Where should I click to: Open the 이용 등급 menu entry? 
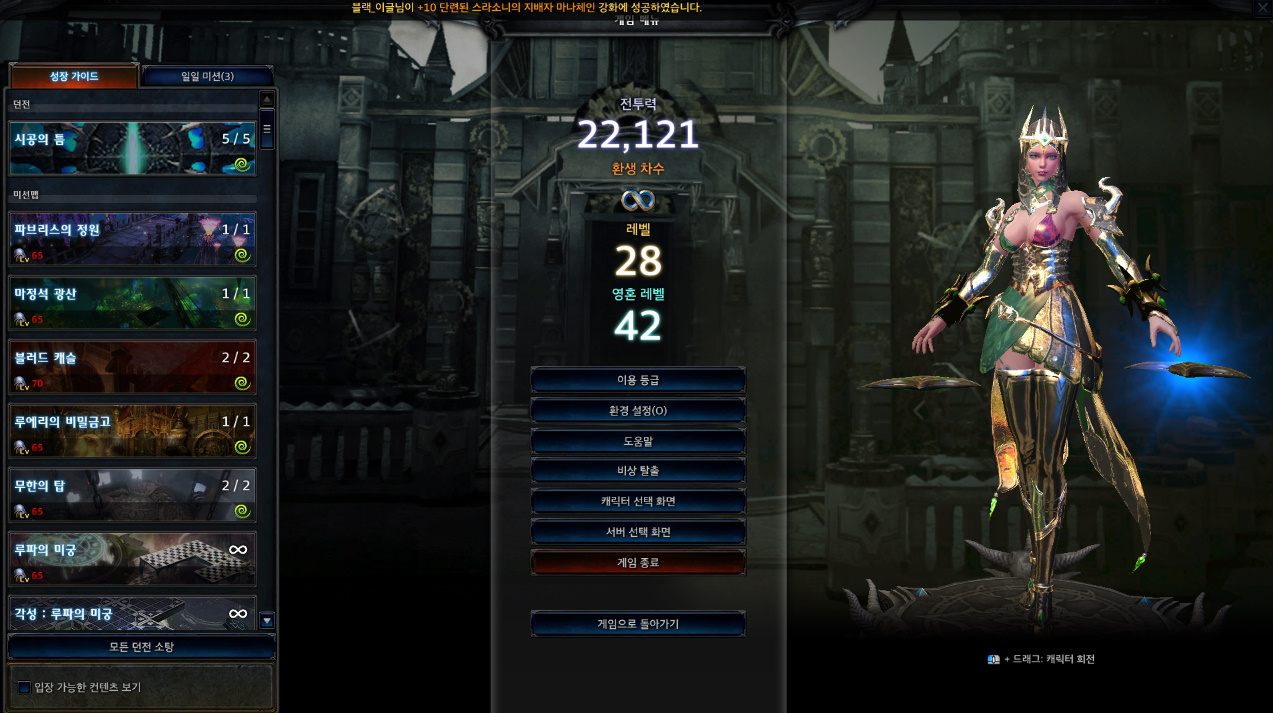pos(638,380)
